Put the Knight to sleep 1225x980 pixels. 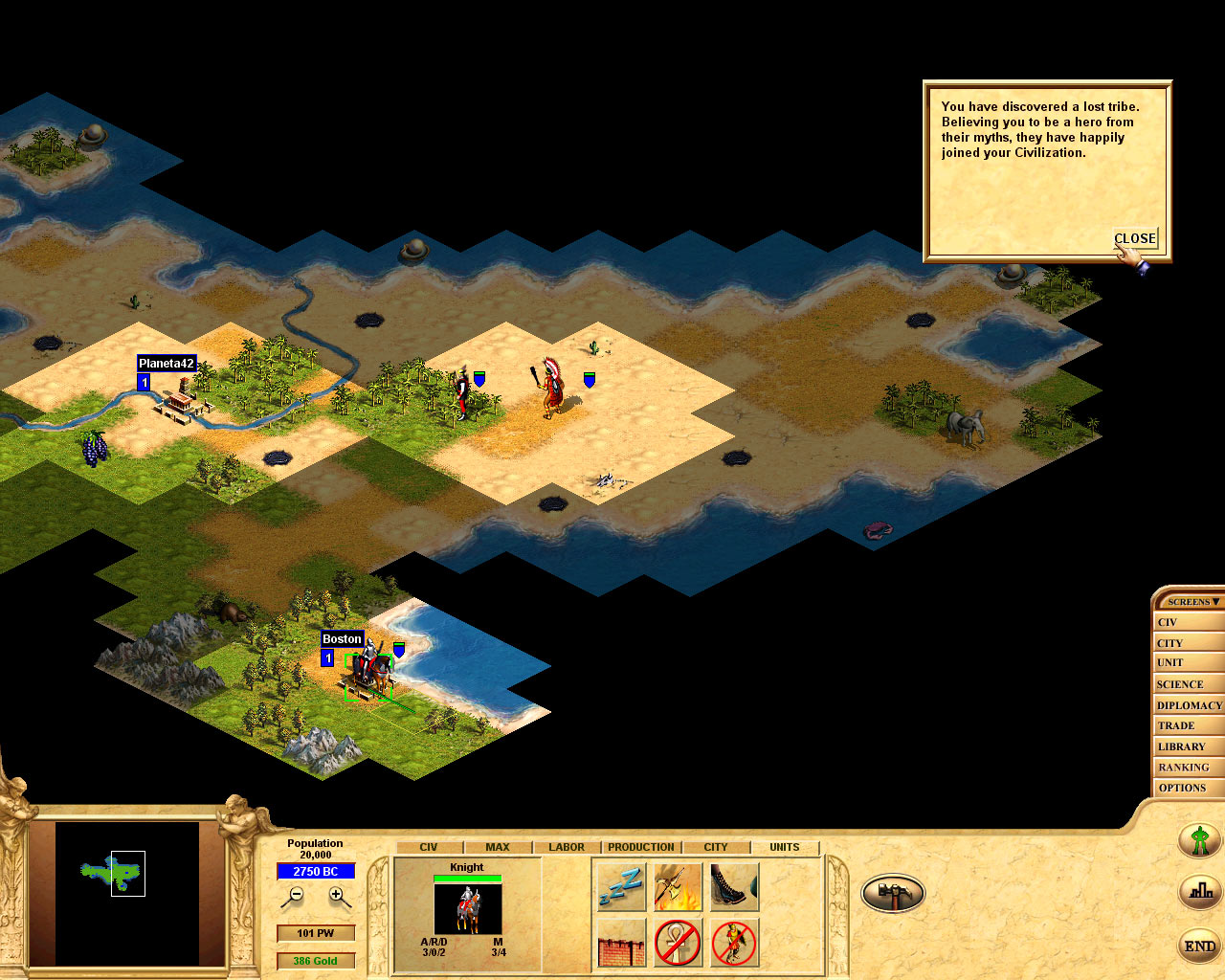pos(620,885)
